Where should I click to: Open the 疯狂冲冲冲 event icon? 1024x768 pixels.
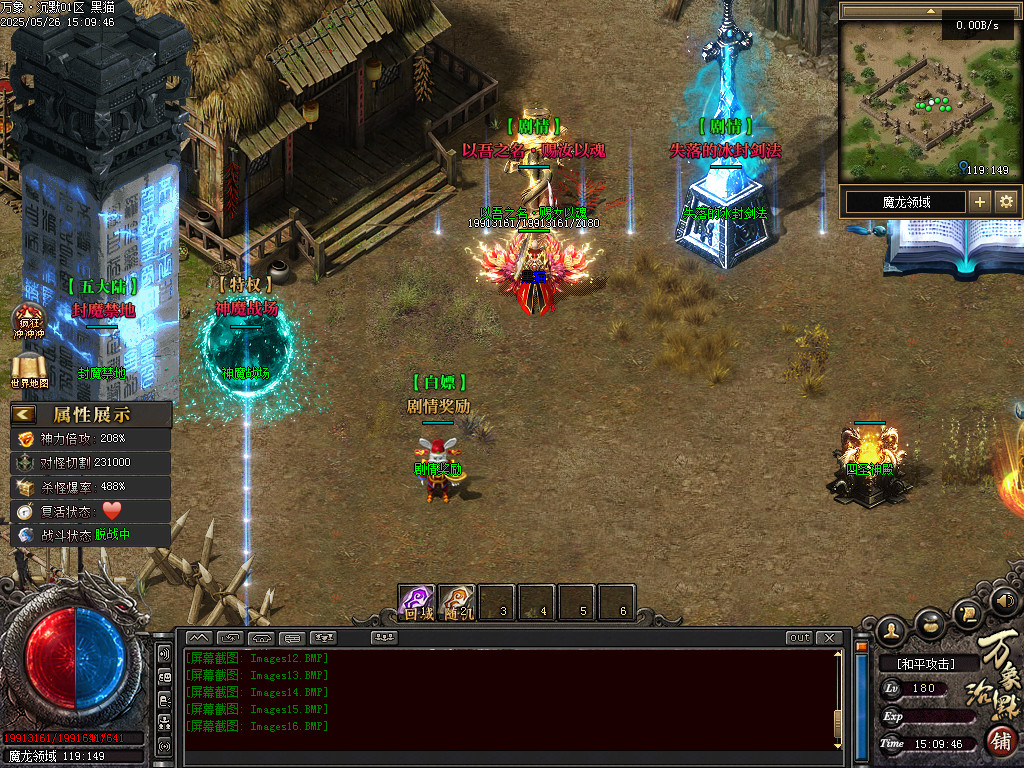pos(28,321)
